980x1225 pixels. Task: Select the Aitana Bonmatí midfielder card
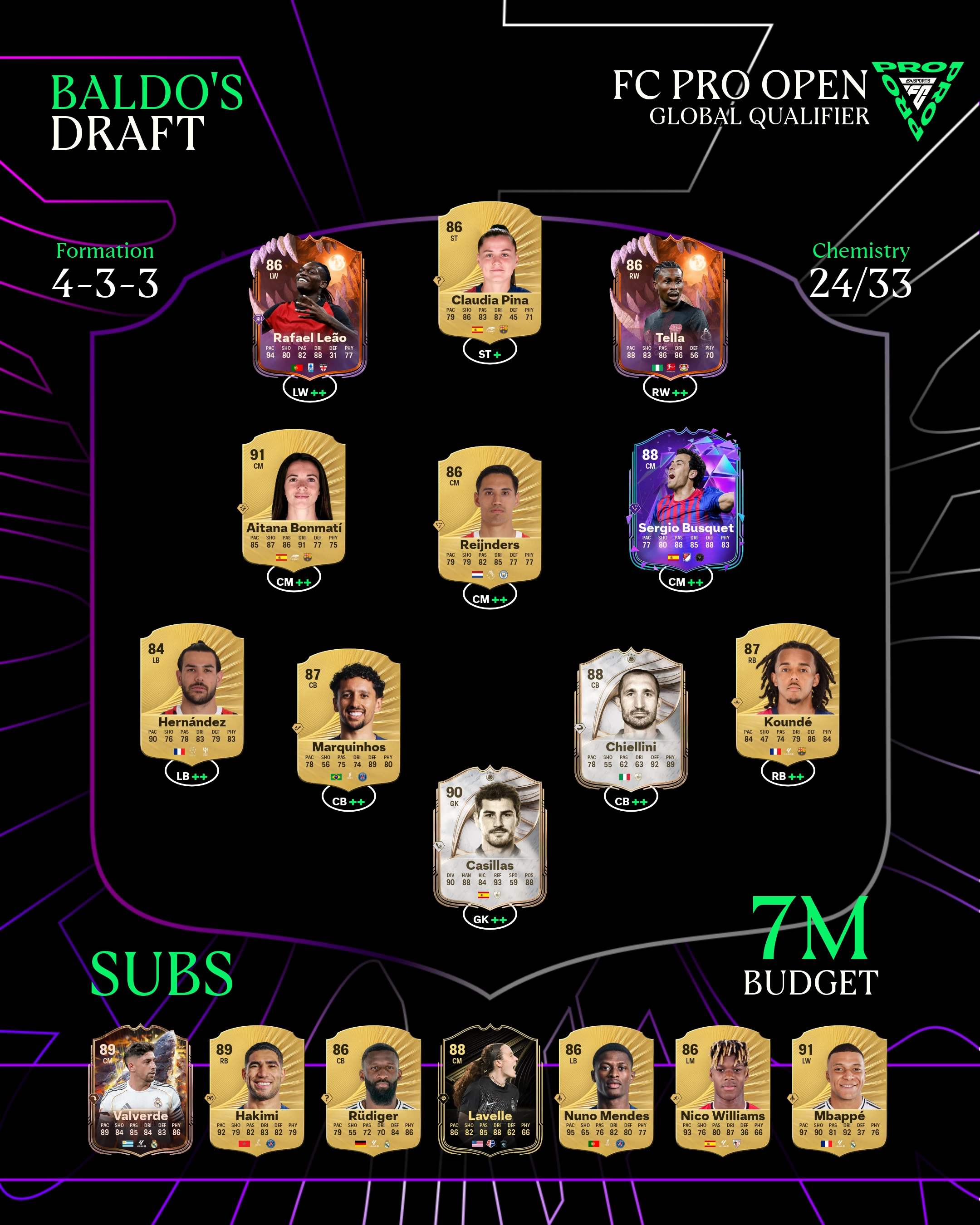(294, 497)
